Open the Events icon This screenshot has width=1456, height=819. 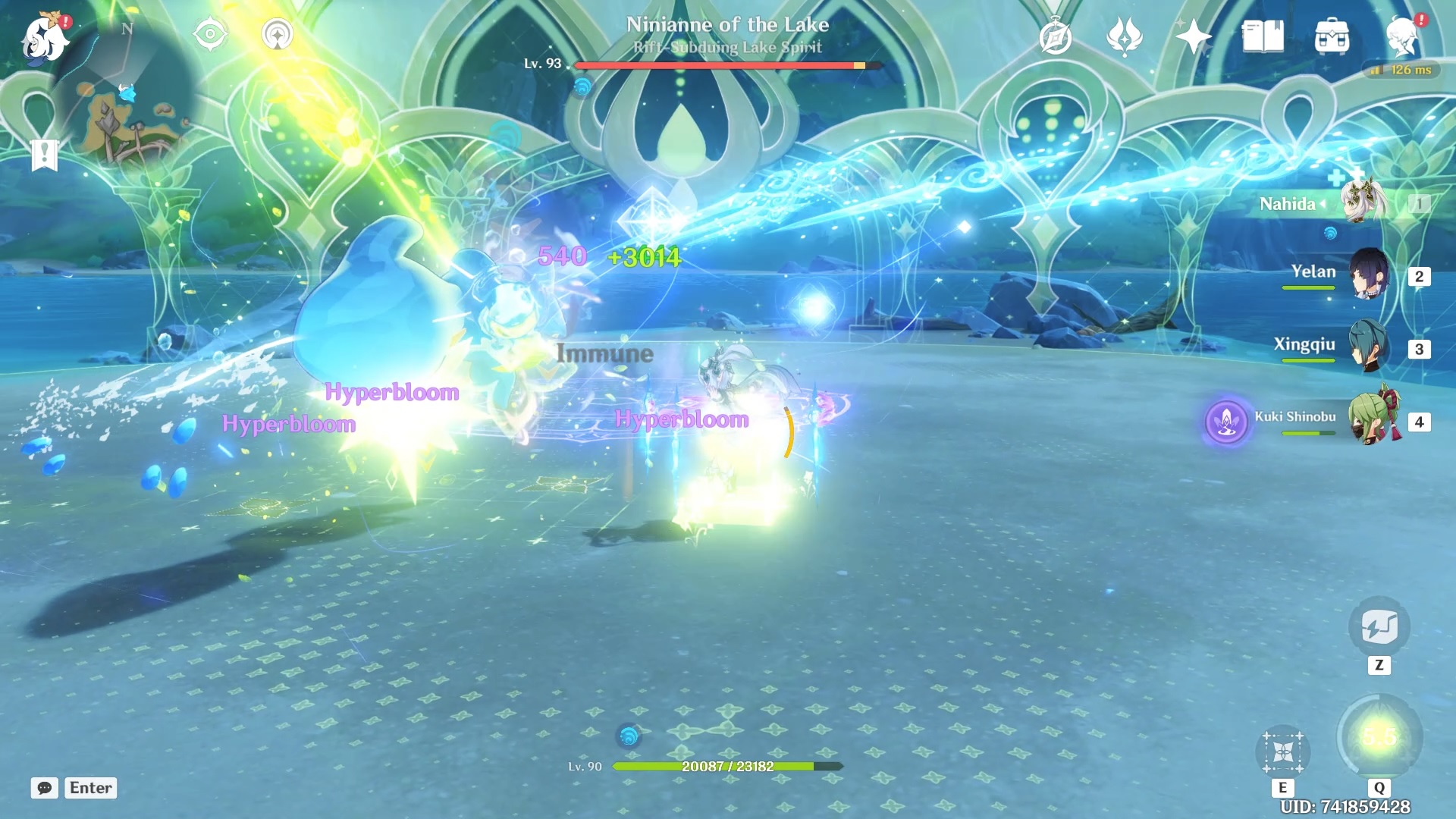(x=1125, y=36)
